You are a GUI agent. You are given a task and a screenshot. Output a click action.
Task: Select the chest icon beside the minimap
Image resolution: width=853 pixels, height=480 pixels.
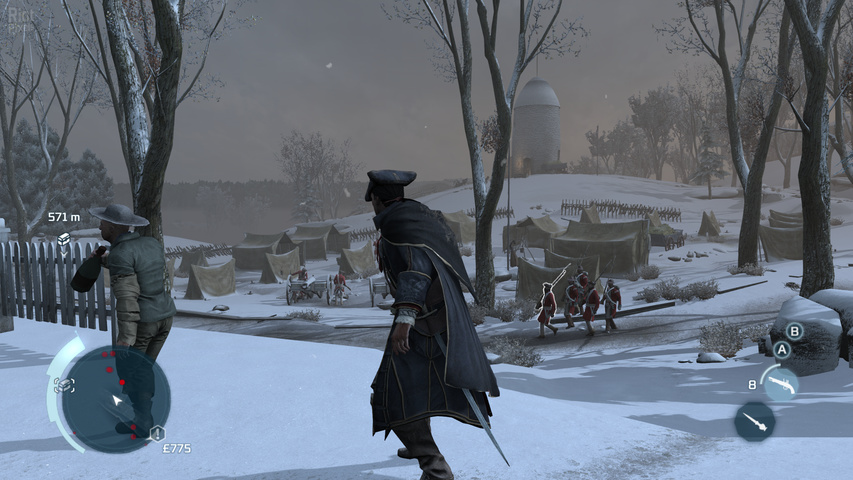point(64,383)
